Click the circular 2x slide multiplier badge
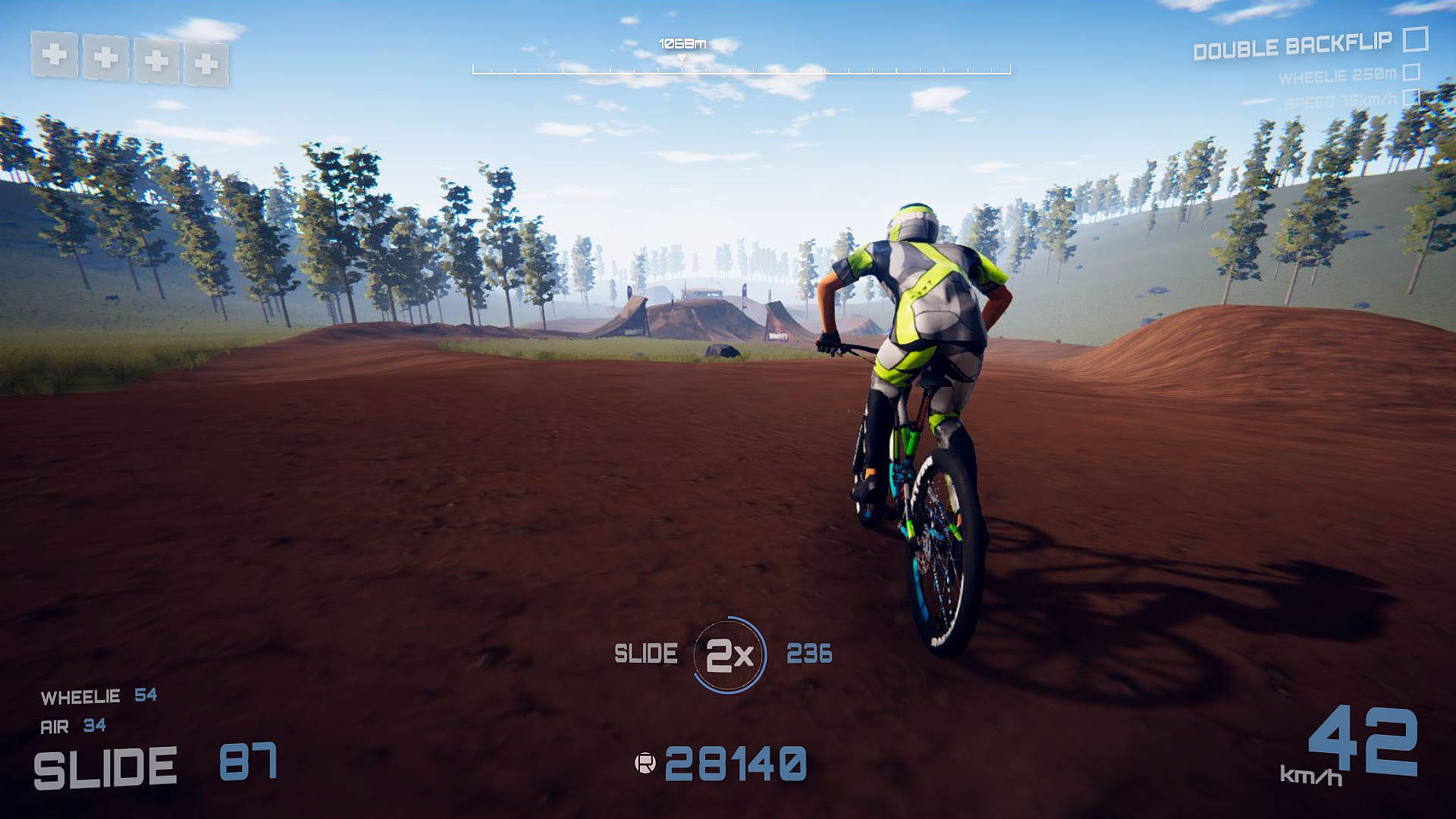The width and height of the screenshot is (1456, 819). click(x=730, y=653)
